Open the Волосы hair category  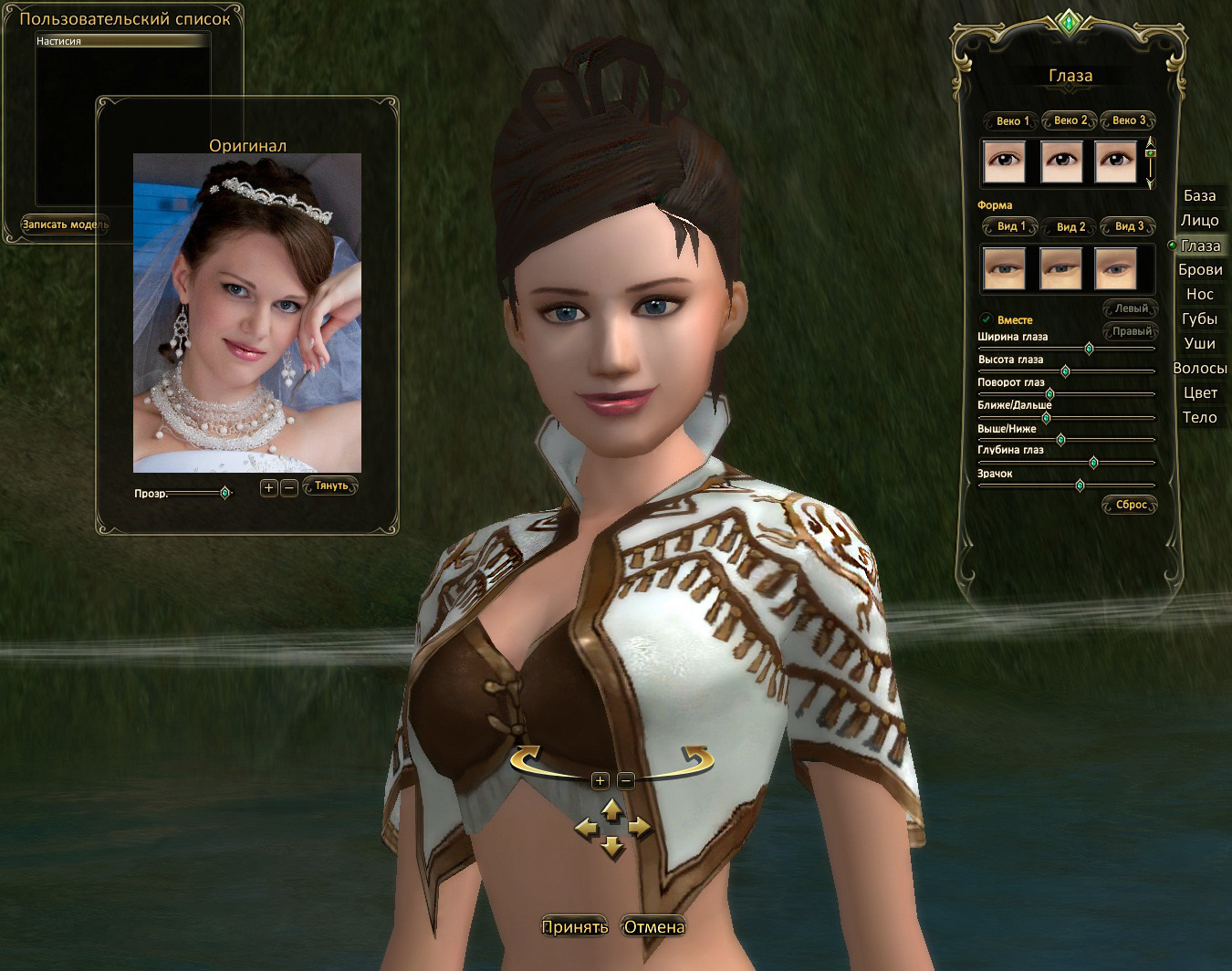click(x=1199, y=368)
